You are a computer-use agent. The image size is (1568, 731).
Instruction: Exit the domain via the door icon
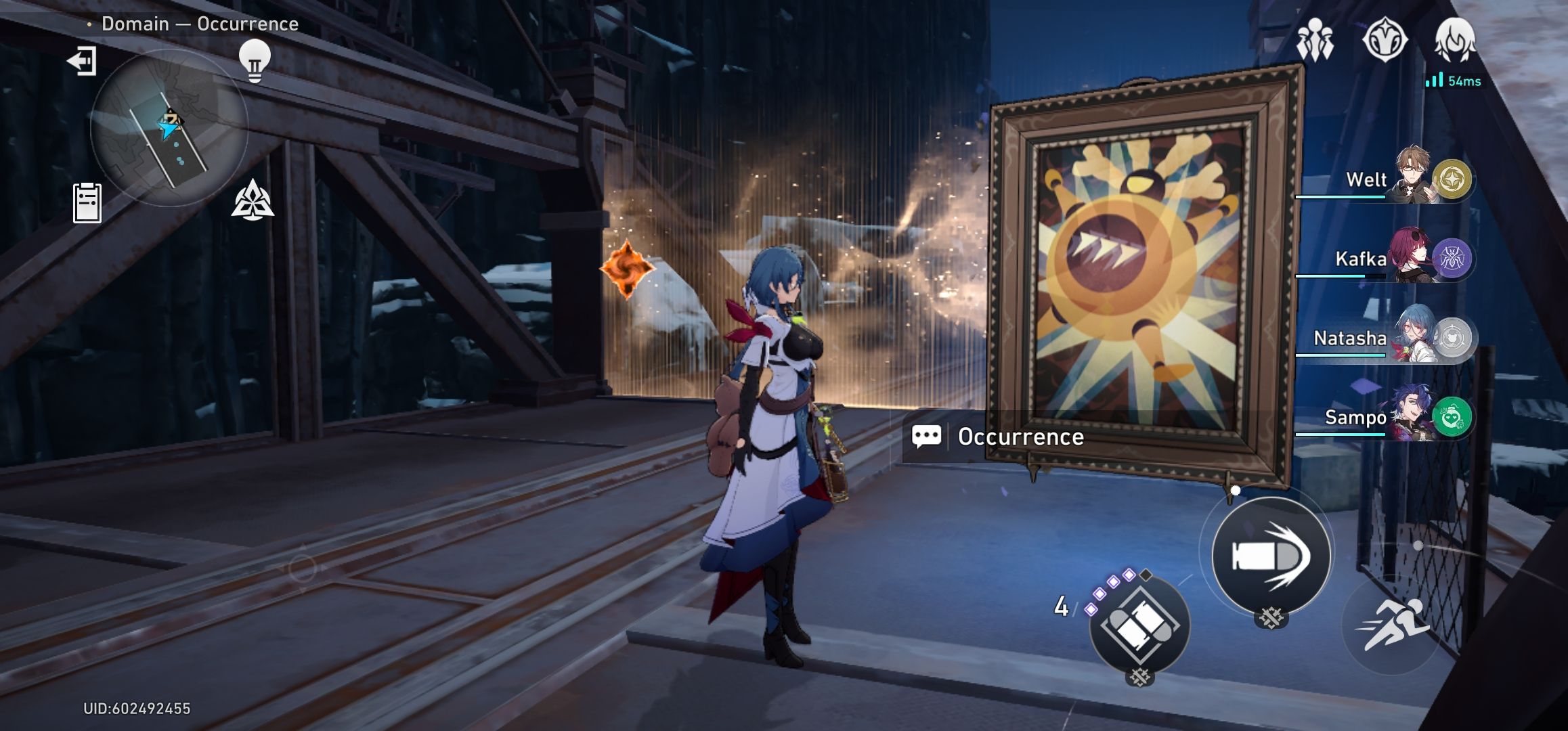point(82,62)
